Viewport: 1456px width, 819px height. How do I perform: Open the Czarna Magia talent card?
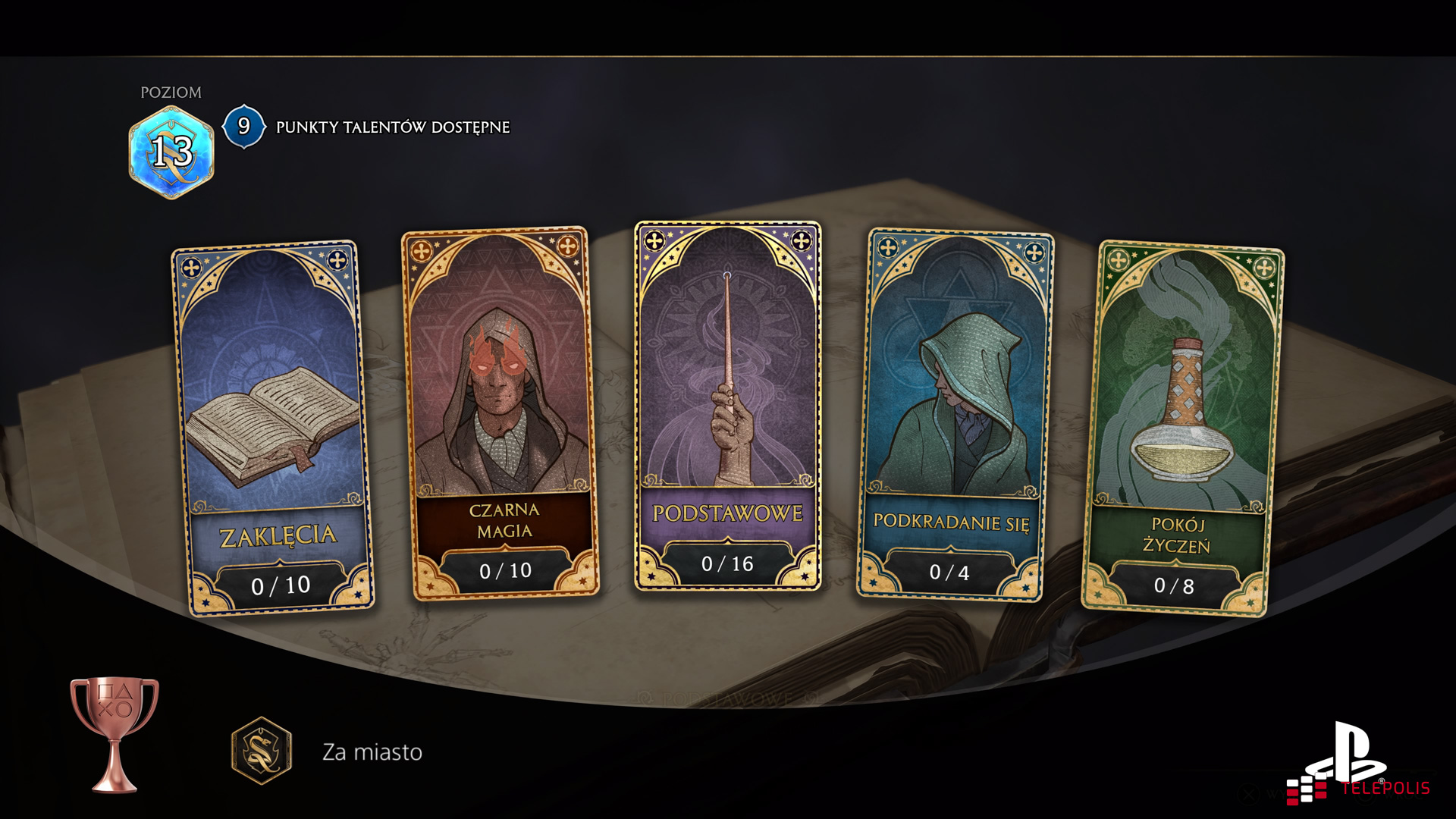pos(500,413)
